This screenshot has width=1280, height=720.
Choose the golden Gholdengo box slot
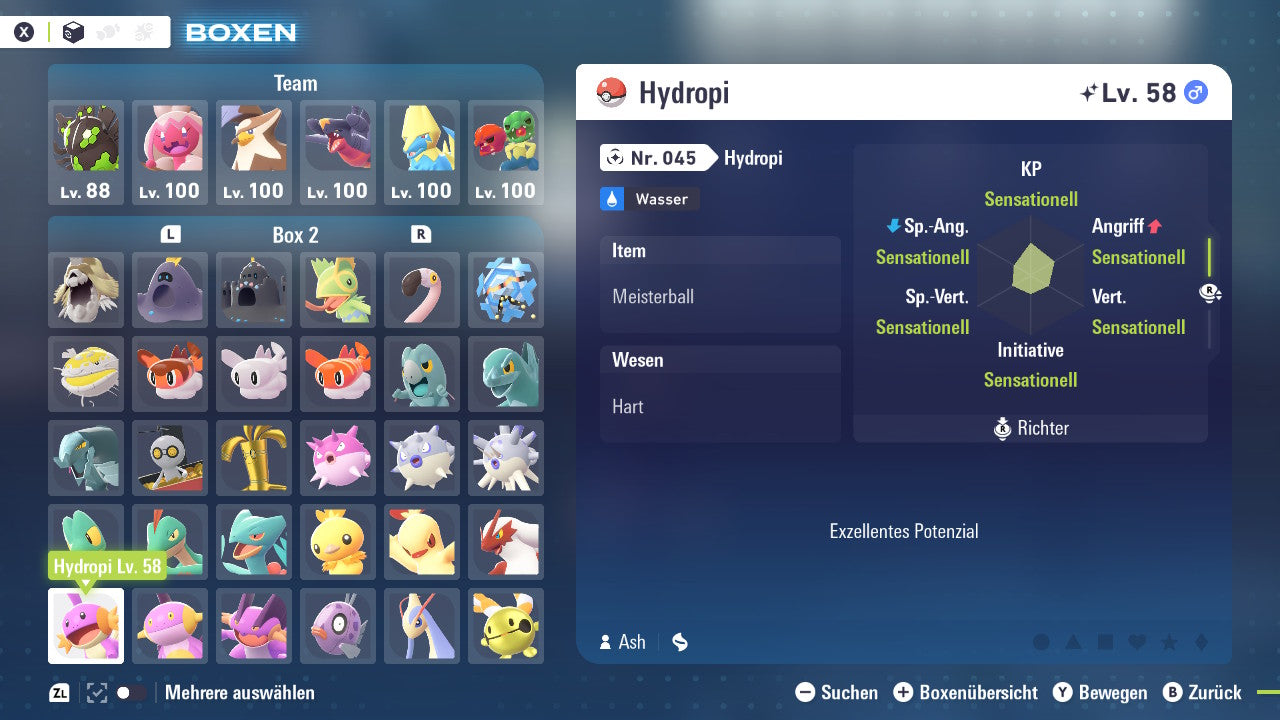254,458
